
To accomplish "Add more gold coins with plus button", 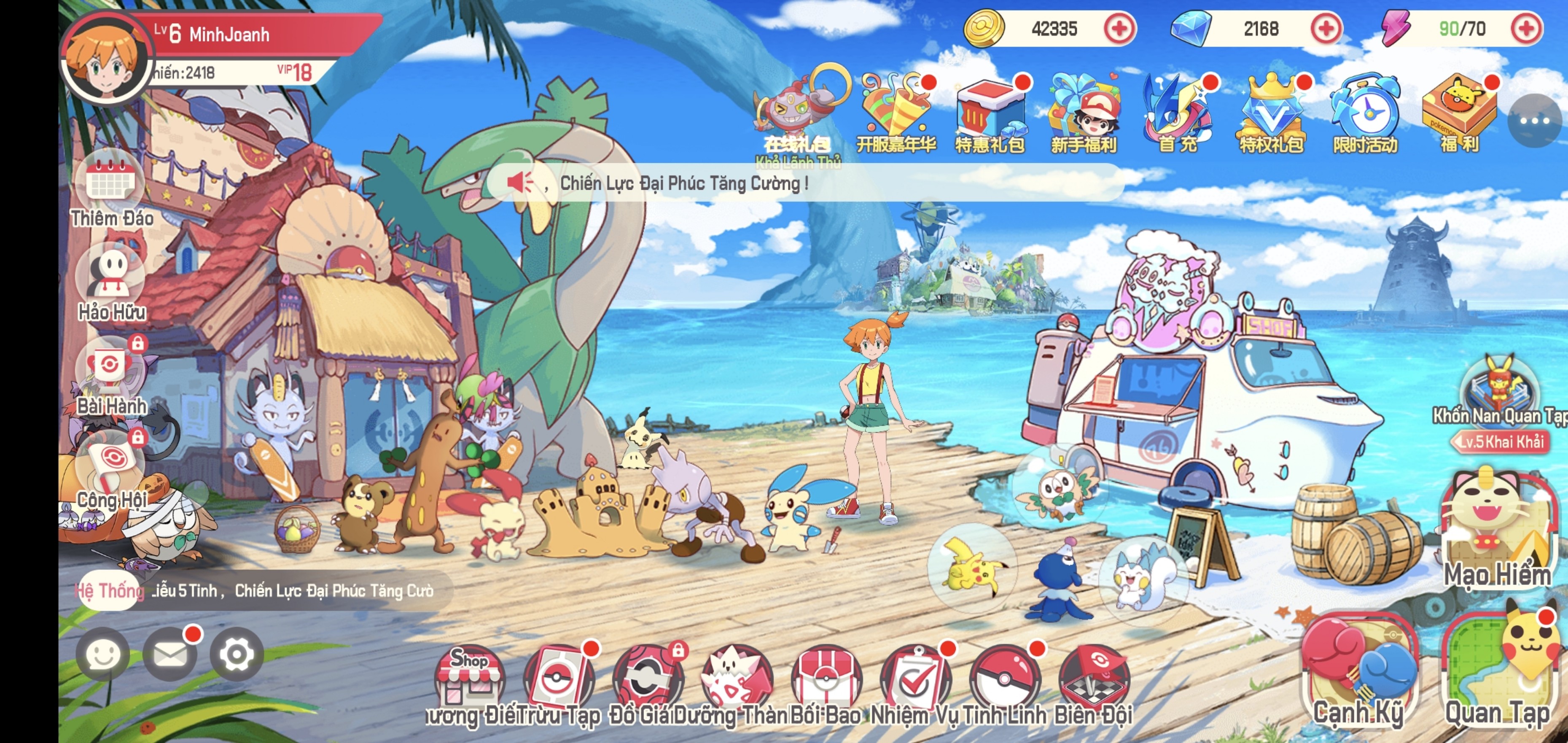I will click(1119, 29).
